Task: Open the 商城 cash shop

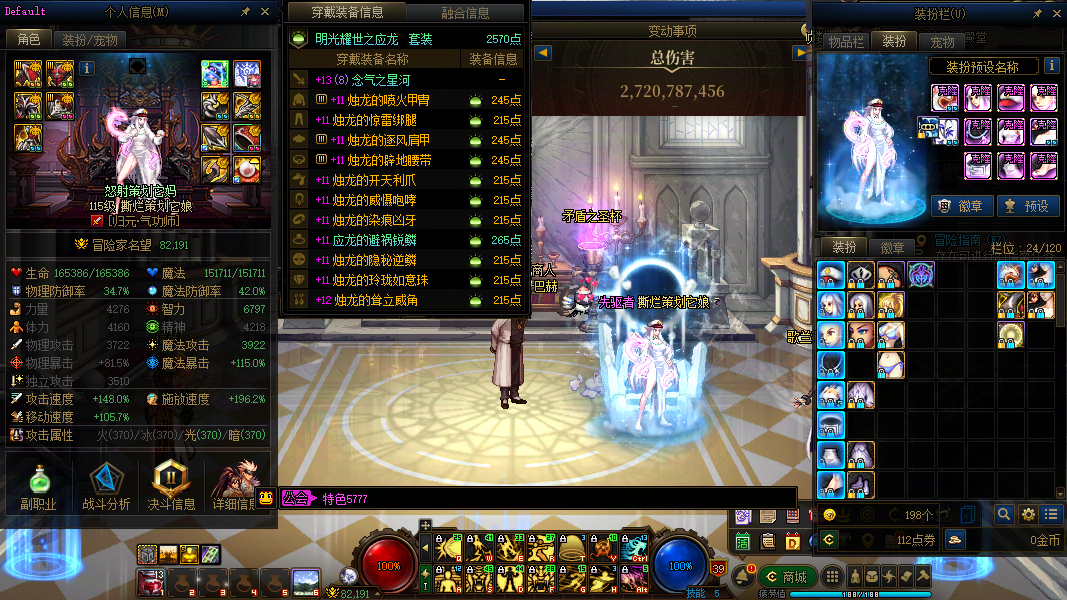Action: coord(785,576)
